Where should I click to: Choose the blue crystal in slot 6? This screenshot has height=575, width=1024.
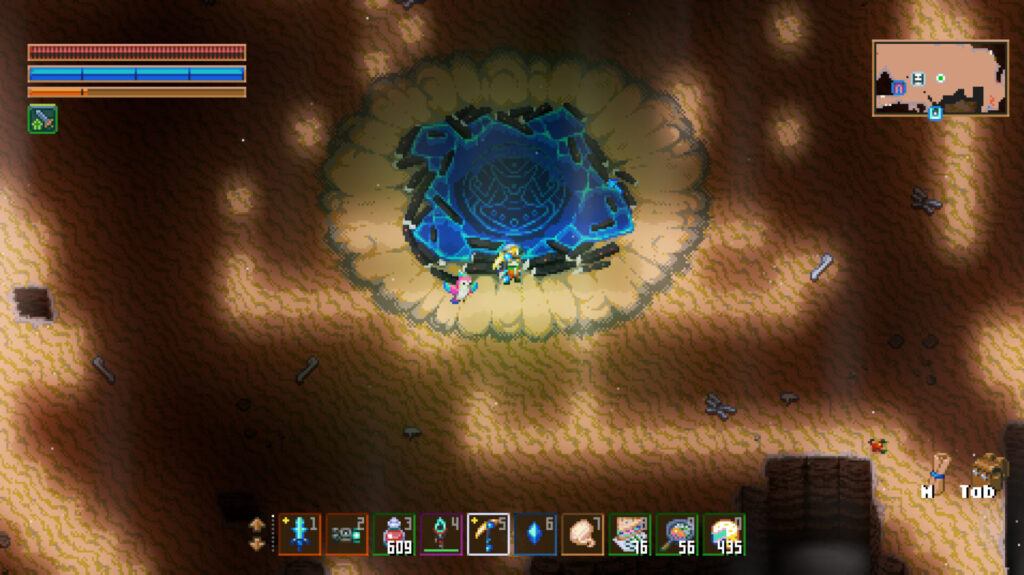536,534
